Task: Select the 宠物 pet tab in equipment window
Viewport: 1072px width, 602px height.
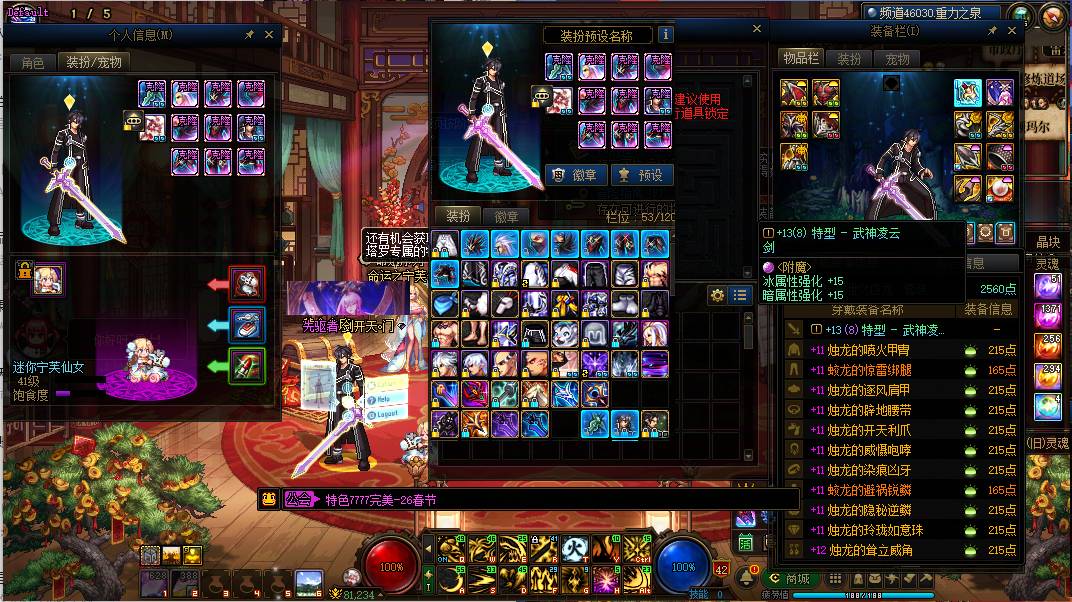Action: (x=898, y=59)
